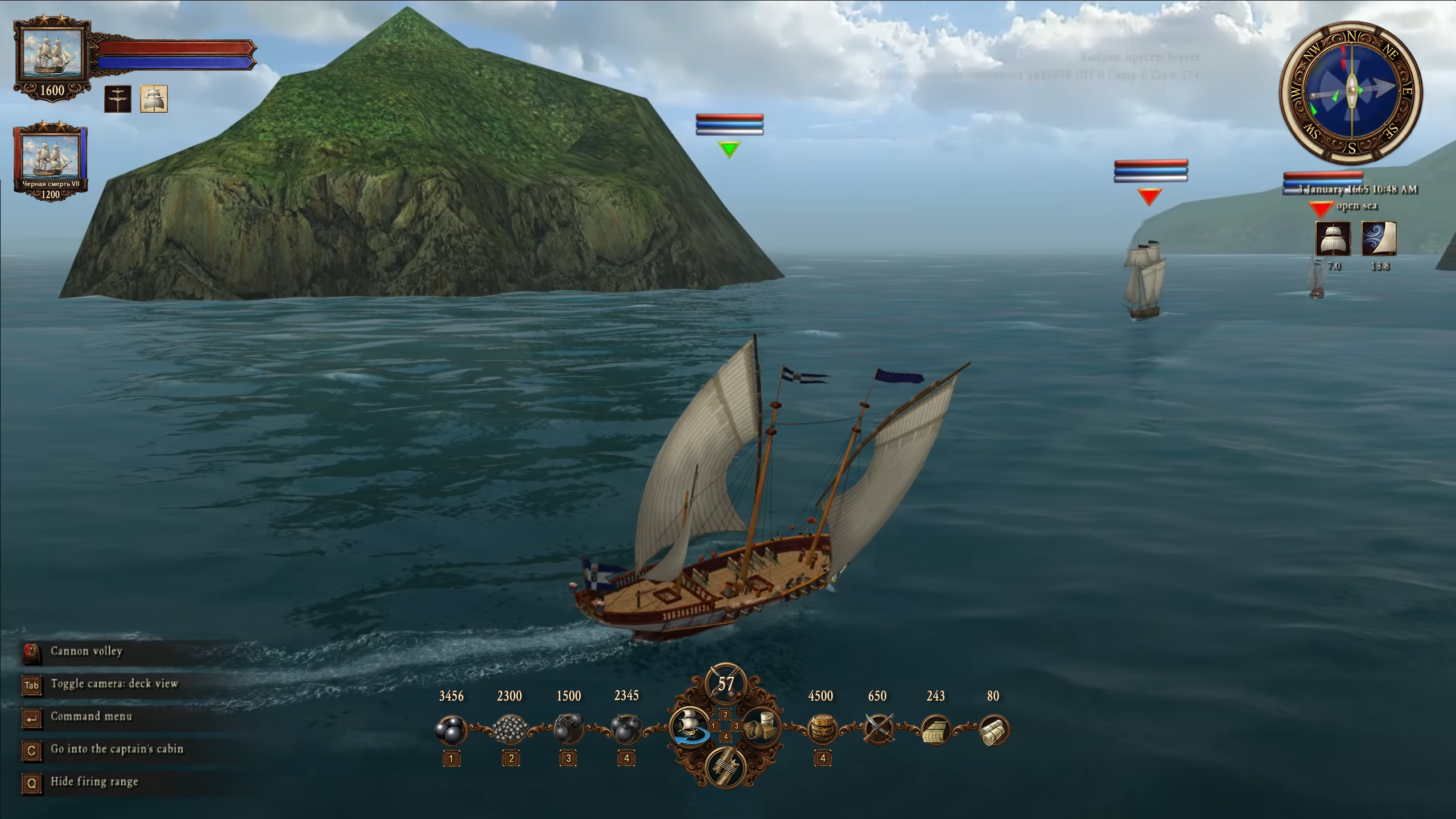1456x819 pixels.
Task: Click the ship speed sail icon under compass
Action: coord(1333,239)
